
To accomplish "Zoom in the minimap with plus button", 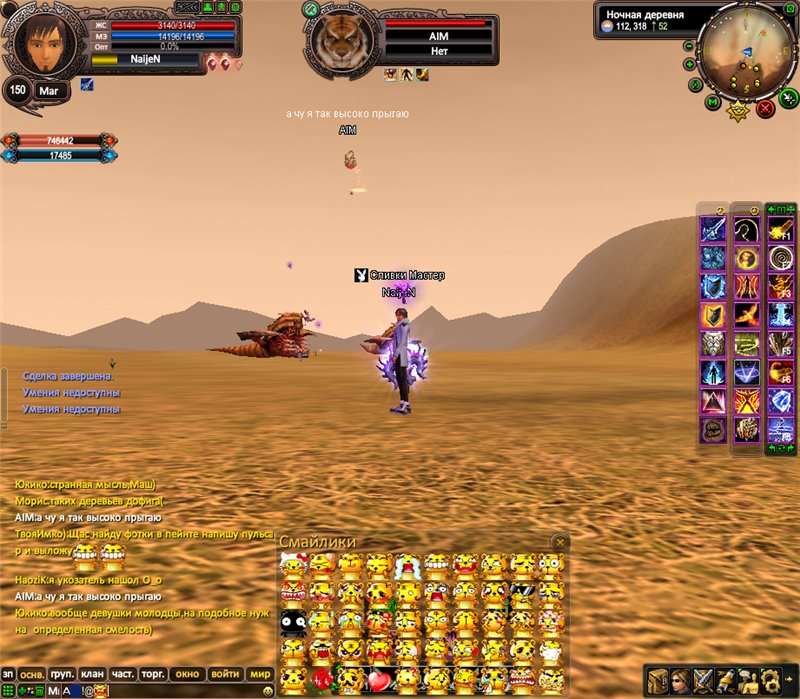I will (690, 64).
